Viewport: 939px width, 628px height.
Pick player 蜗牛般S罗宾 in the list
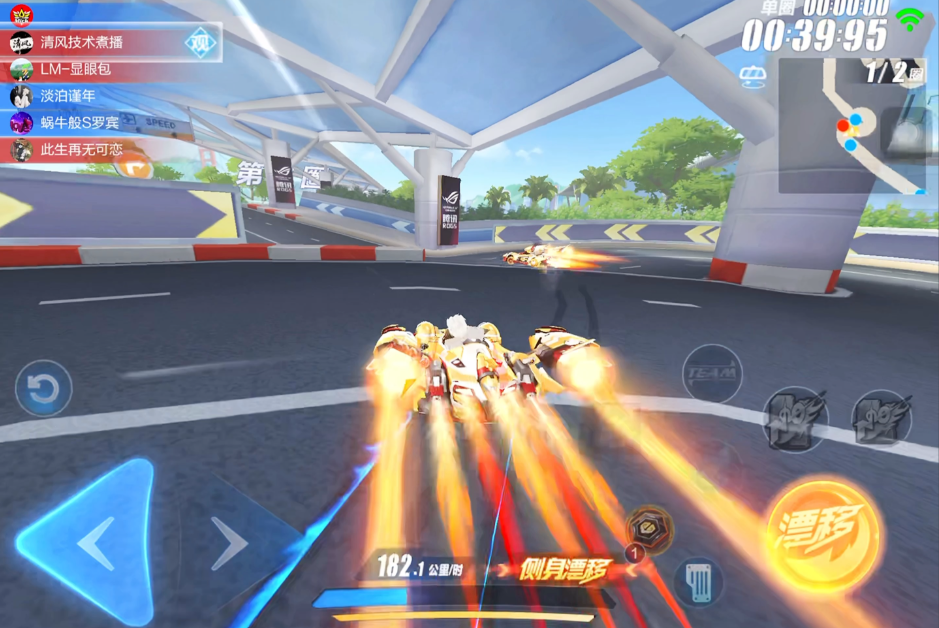click(79, 123)
